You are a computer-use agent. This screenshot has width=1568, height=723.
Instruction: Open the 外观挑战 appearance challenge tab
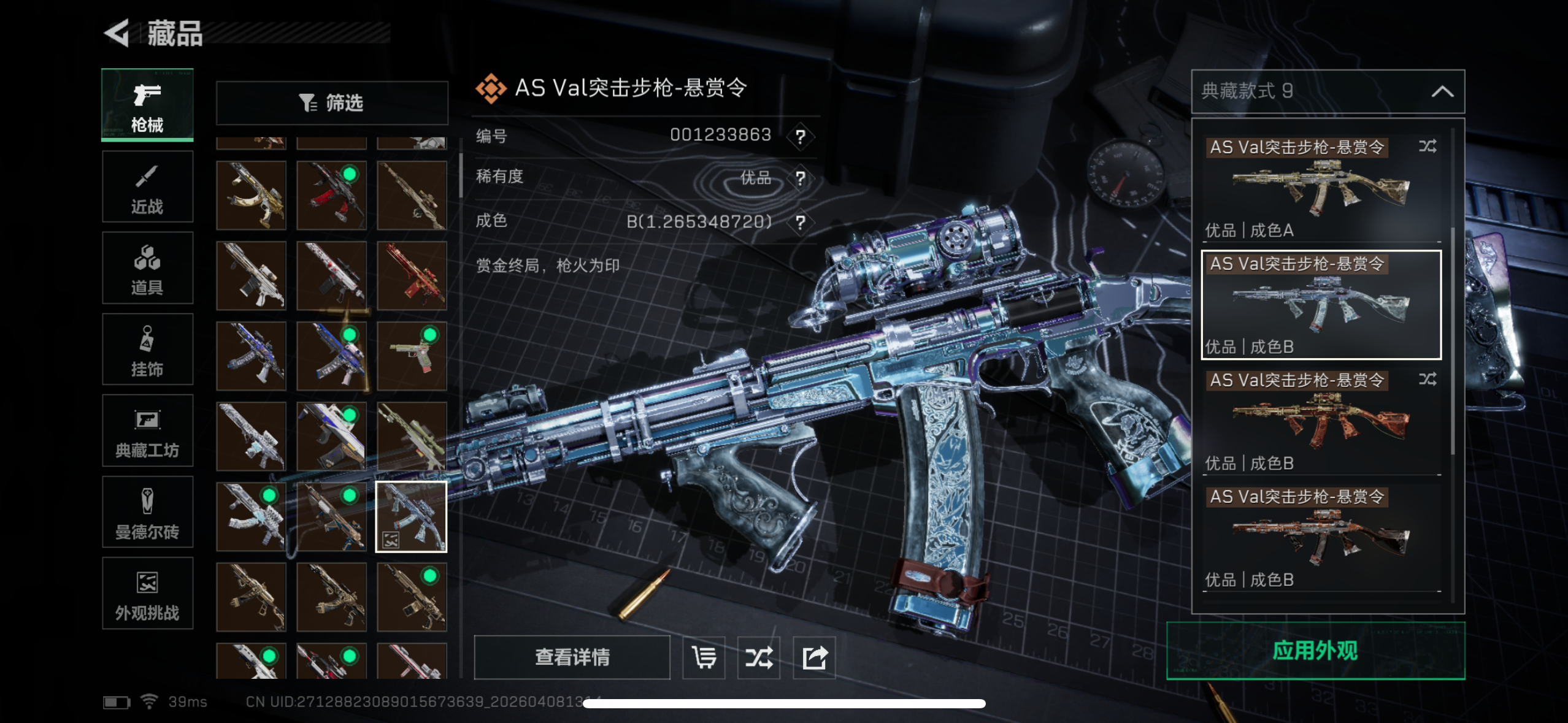147,593
